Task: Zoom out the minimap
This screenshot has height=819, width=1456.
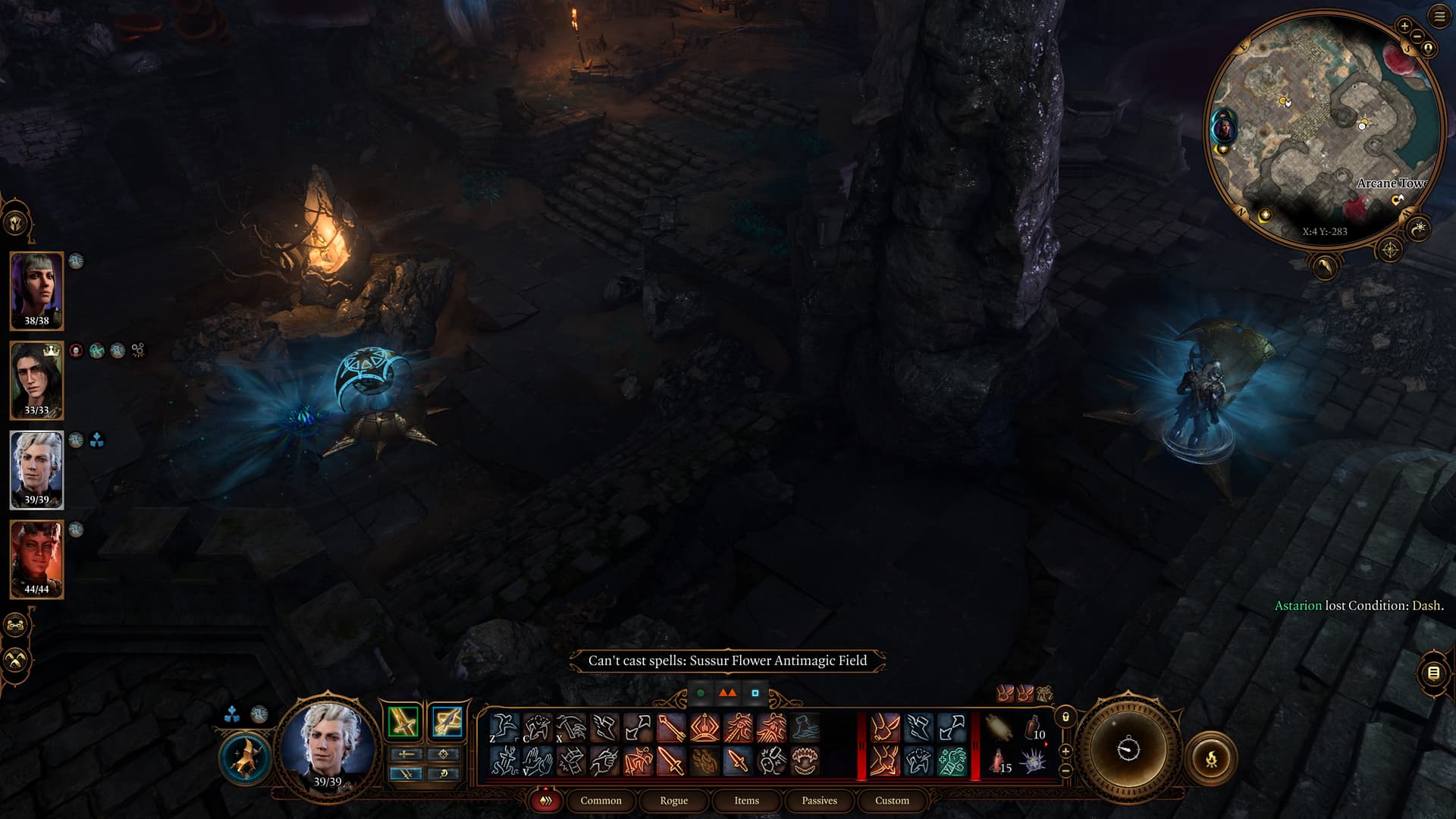Action: coord(1416,36)
